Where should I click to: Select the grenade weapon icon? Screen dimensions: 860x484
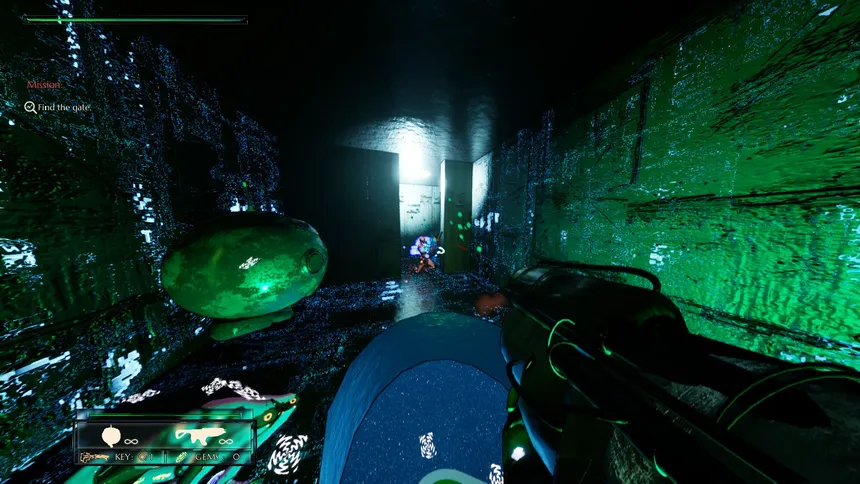111,436
